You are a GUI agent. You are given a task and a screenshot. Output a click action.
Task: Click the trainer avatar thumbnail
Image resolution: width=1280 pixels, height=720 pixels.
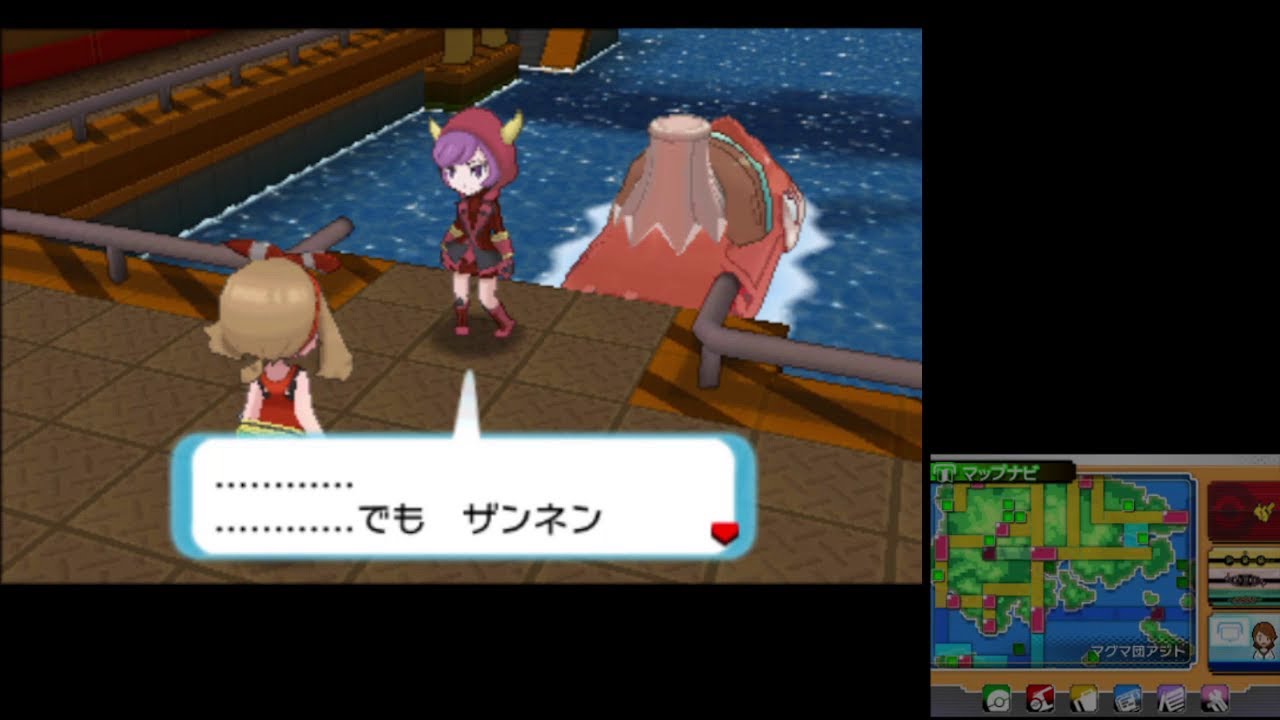click(x=1262, y=640)
